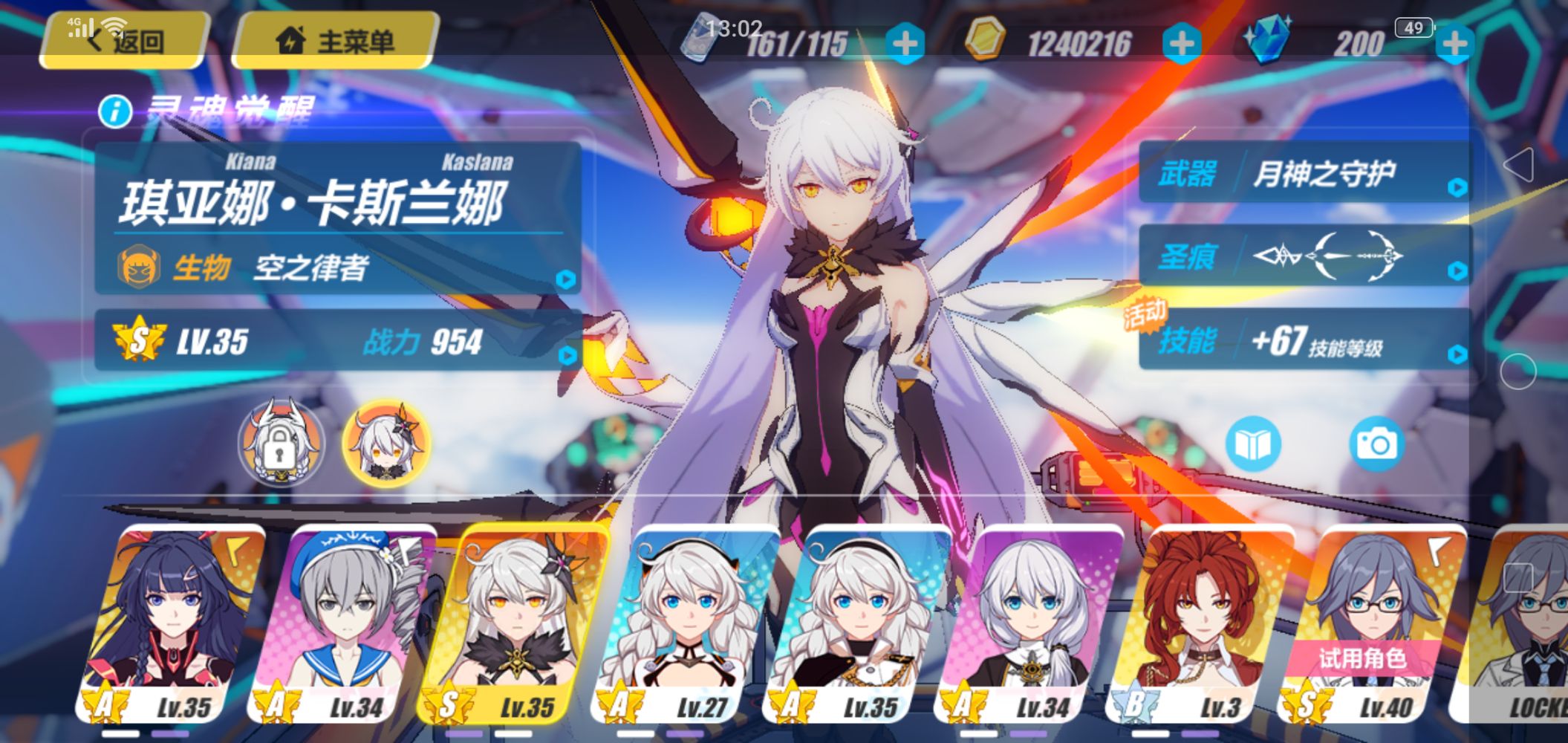Add stamina with the plus button

pos(905,44)
